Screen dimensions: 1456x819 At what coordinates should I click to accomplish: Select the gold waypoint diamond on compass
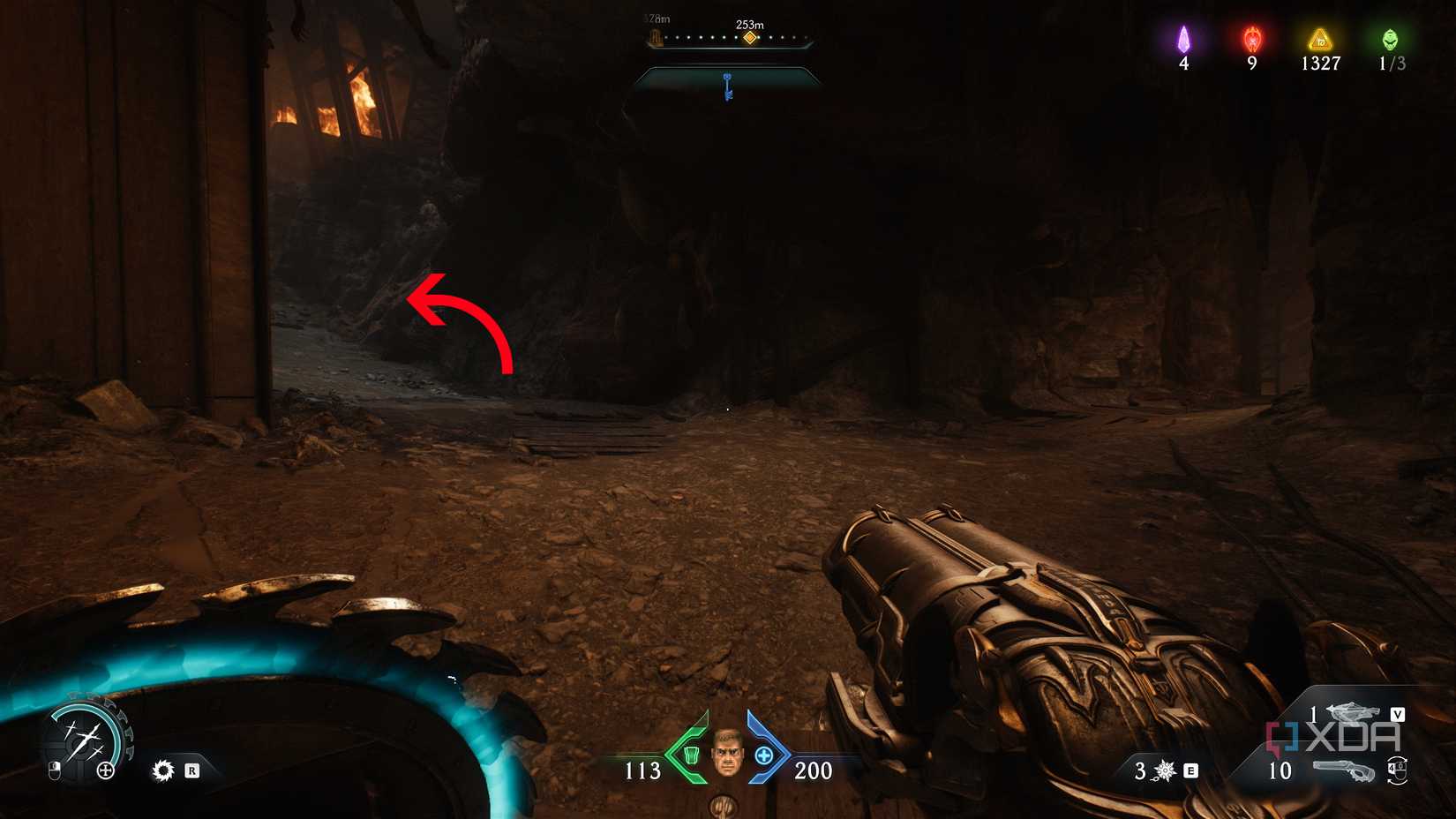point(752,39)
